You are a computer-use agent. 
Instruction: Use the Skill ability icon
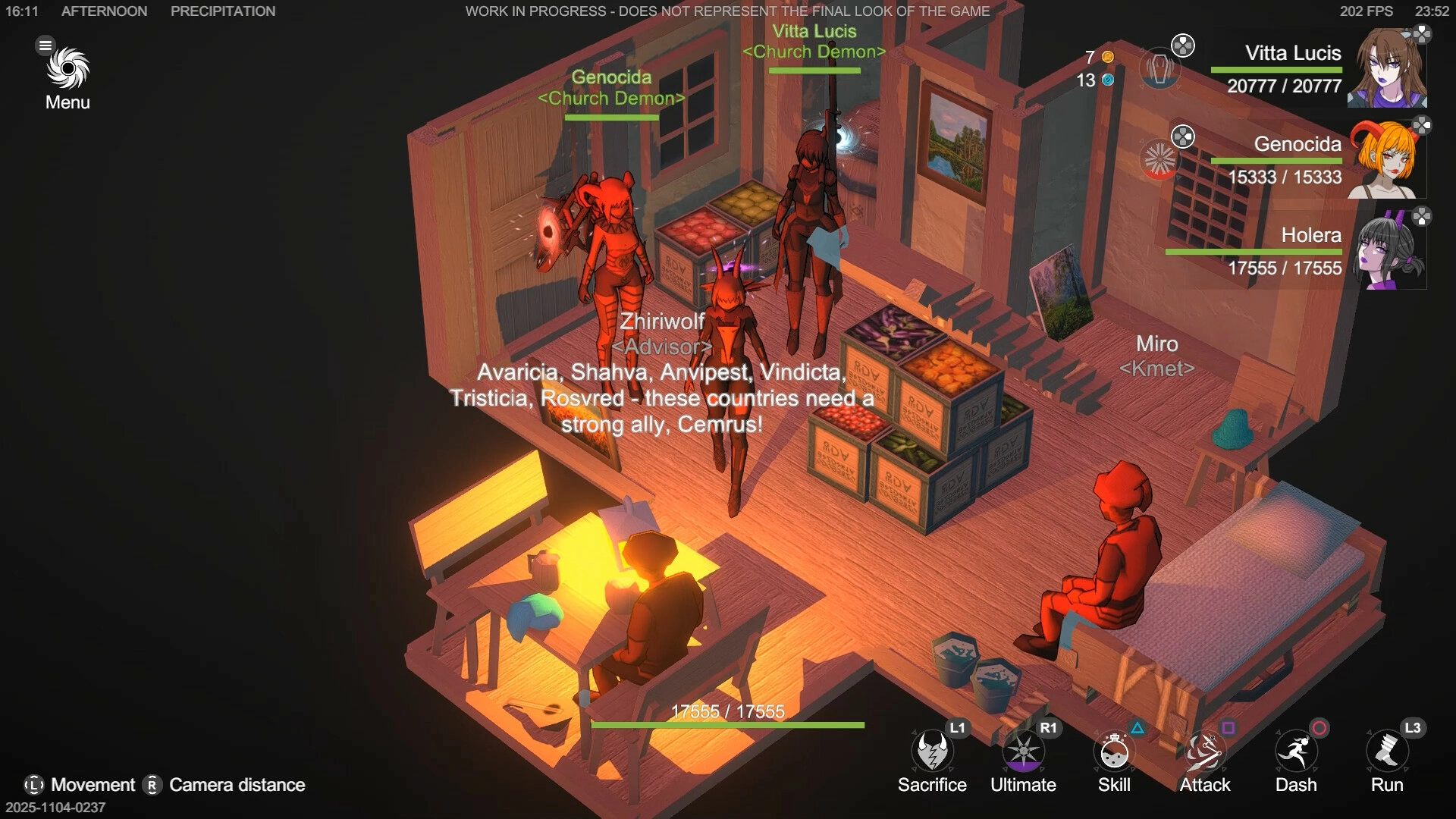(1114, 752)
